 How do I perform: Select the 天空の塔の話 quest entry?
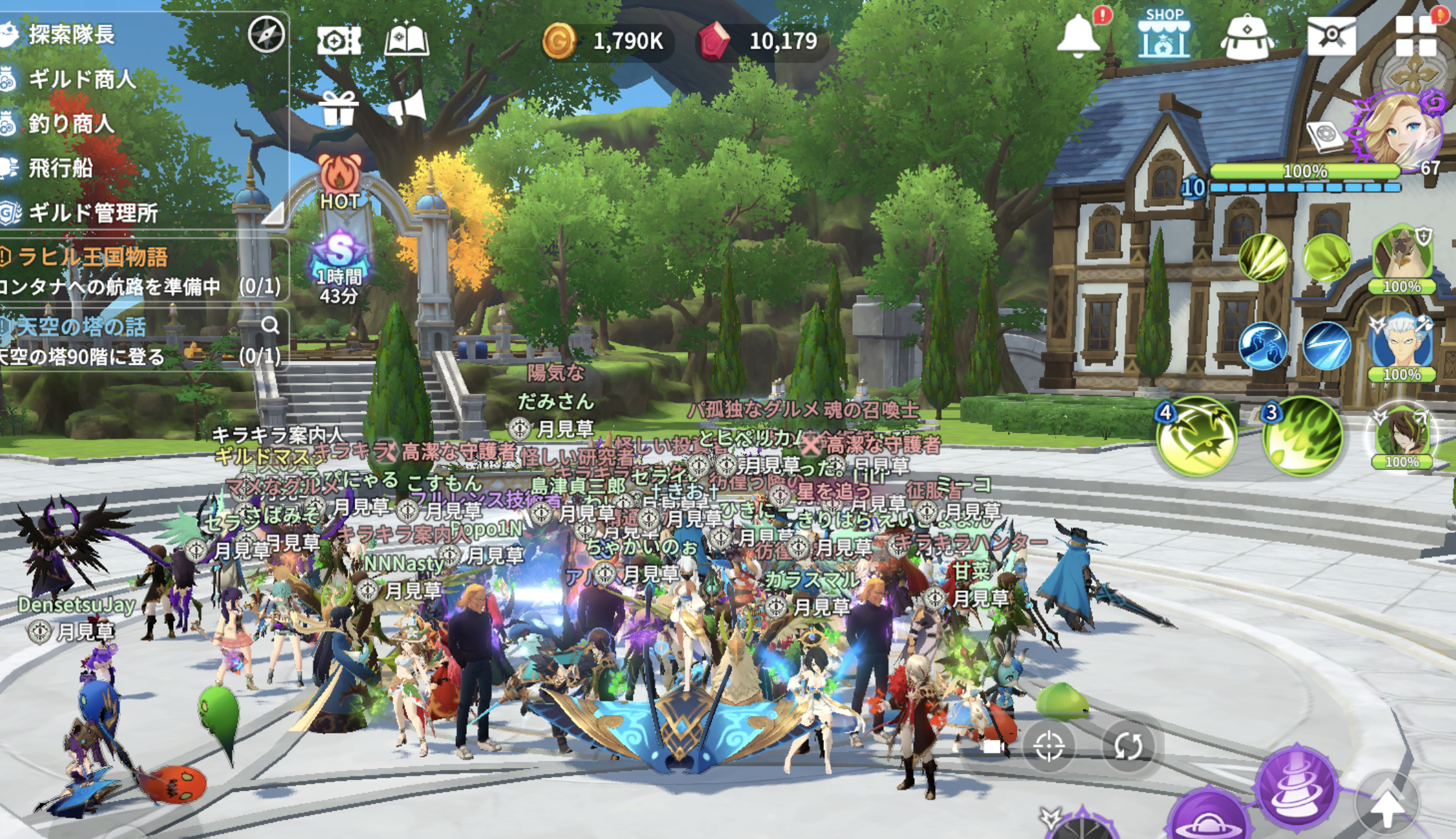pyautogui.click(x=81, y=327)
